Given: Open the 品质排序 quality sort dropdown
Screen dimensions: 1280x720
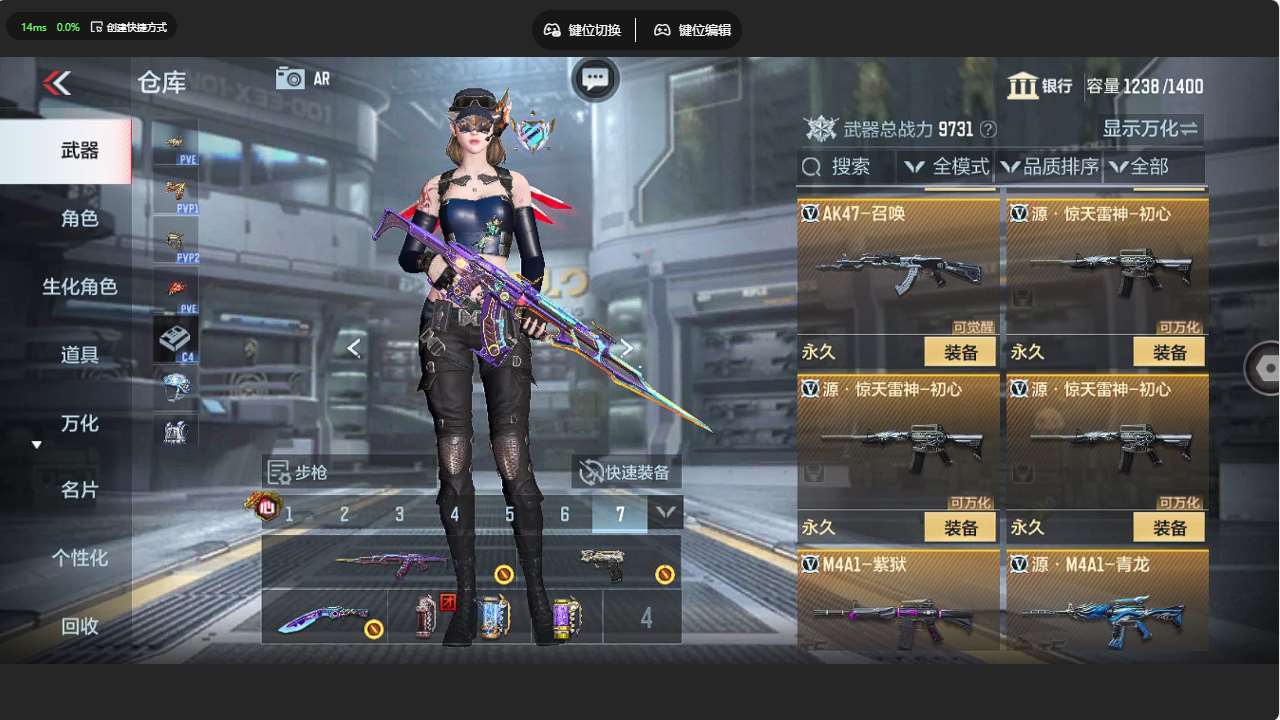Looking at the screenshot, I should [x=1049, y=167].
